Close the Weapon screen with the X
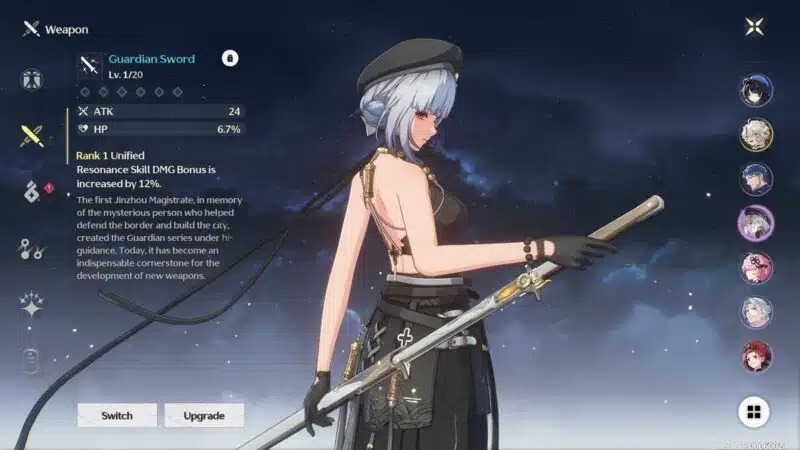 point(754,28)
